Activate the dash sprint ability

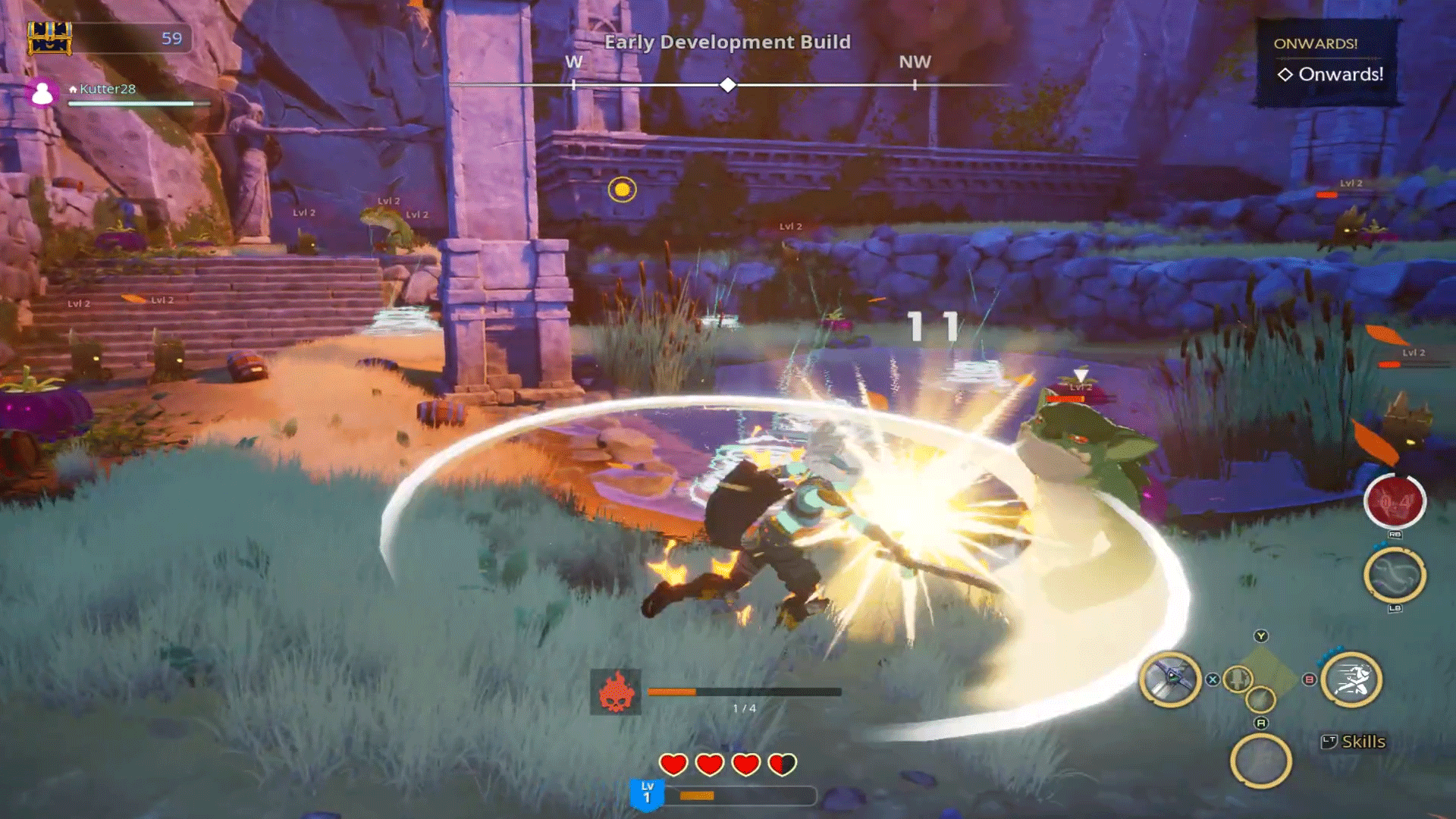point(1351,679)
